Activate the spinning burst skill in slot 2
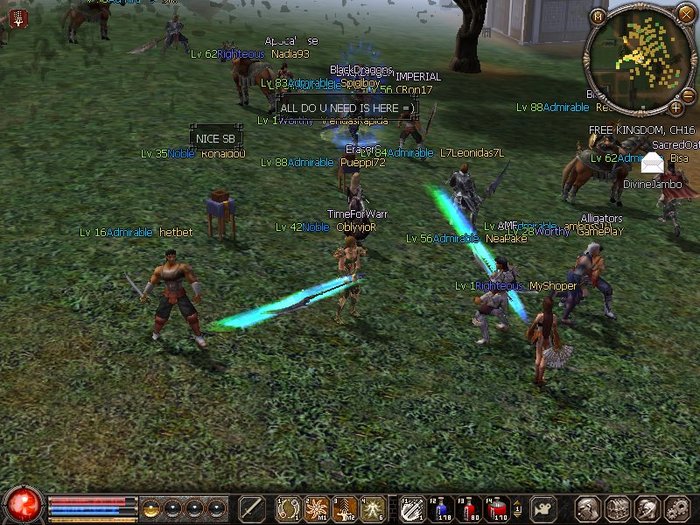This screenshot has height=525, width=700. (x=318, y=508)
